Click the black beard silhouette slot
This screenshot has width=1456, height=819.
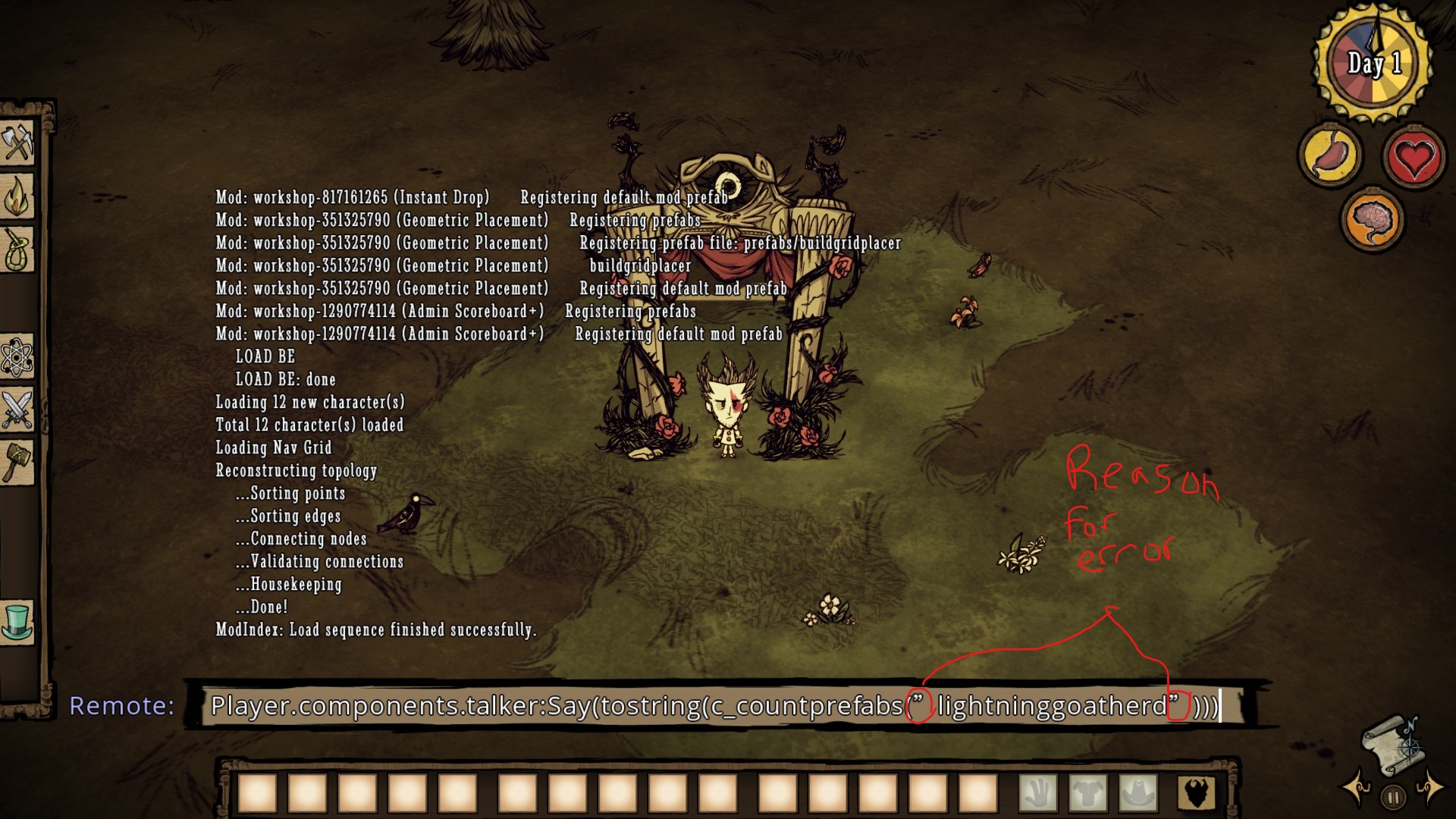point(1197,793)
